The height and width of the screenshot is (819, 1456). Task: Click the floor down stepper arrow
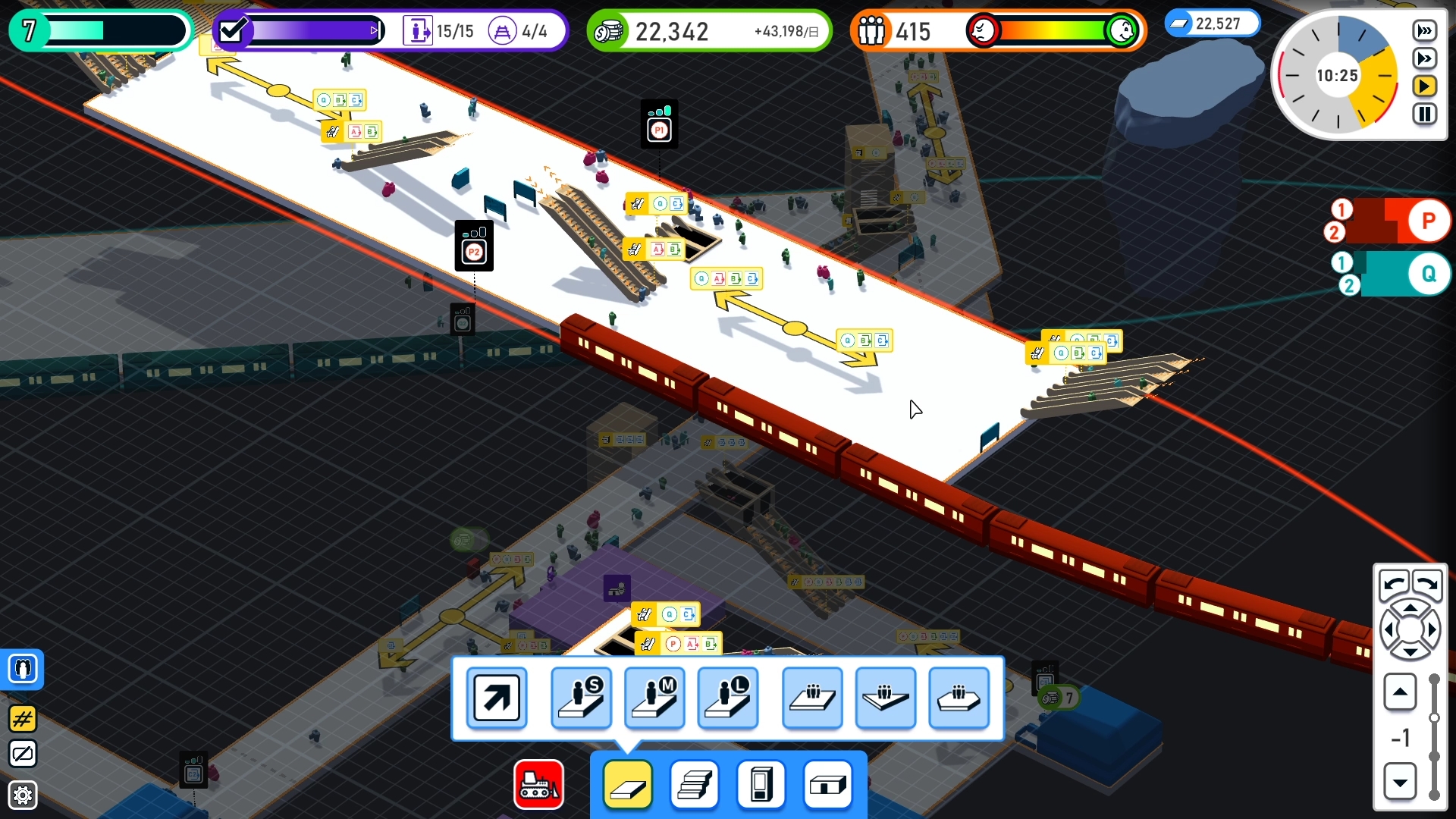tap(1400, 783)
